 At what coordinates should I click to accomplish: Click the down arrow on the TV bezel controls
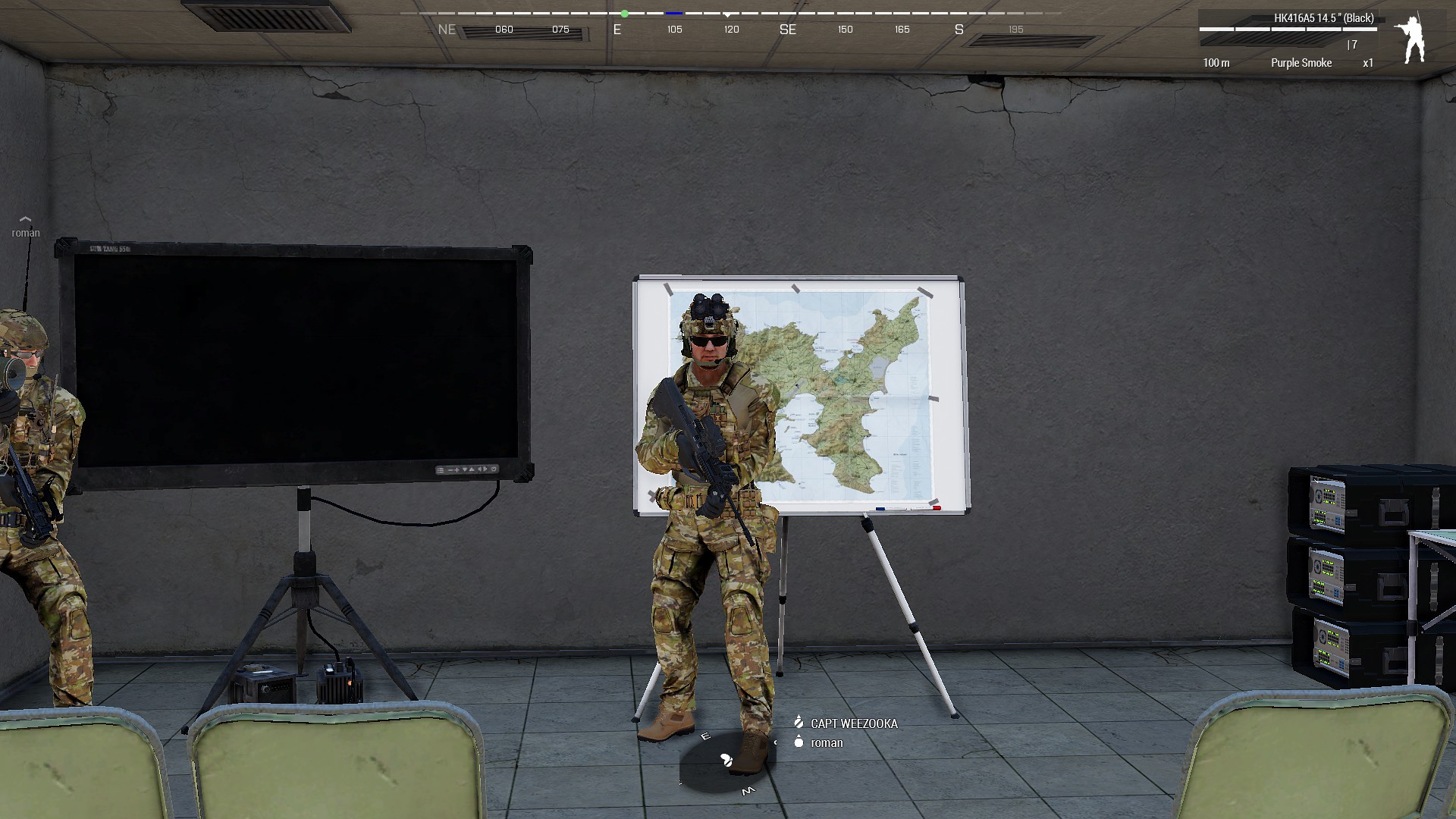click(x=465, y=470)
